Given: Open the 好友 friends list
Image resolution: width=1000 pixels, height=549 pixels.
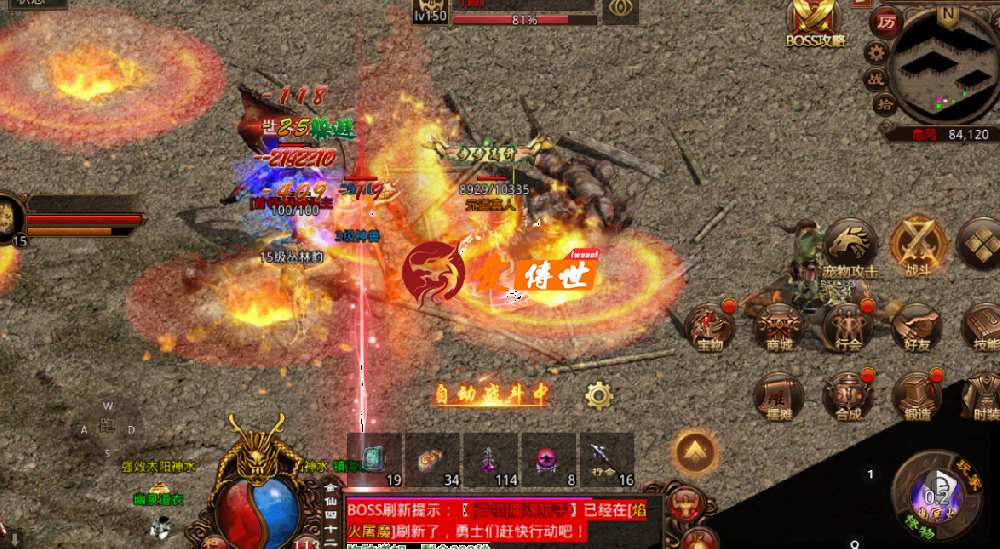Looking at the screenshot, I should (x=916, y=327).
